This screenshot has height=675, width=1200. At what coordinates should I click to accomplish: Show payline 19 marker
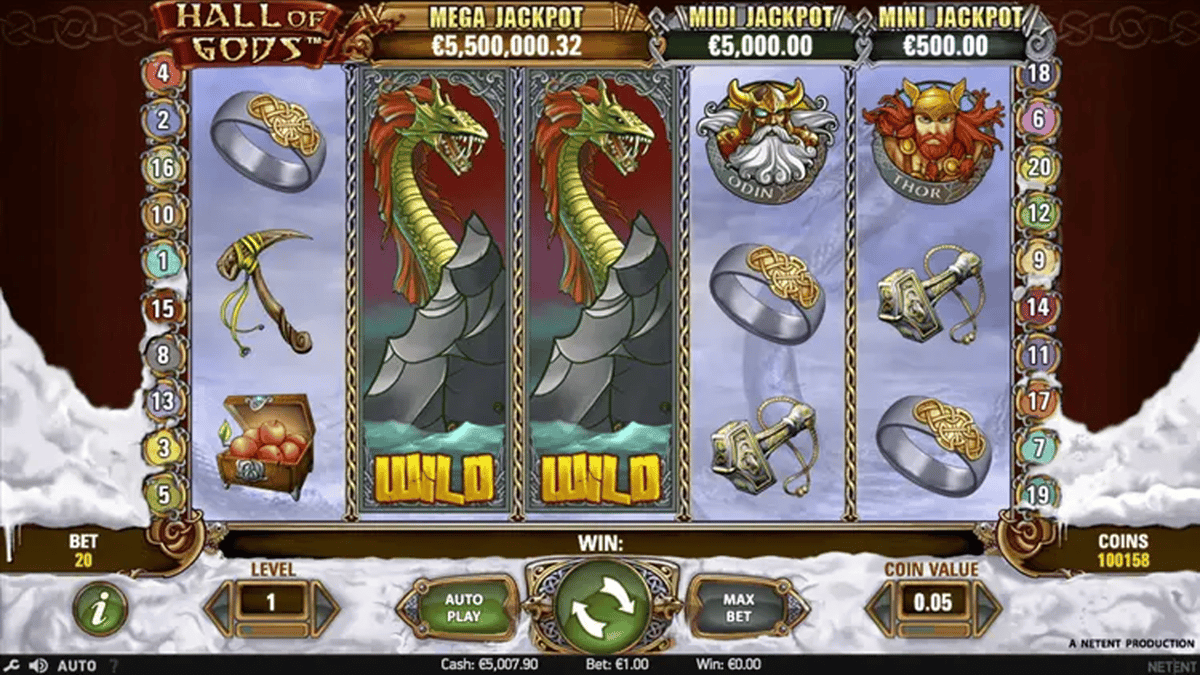1038,493
